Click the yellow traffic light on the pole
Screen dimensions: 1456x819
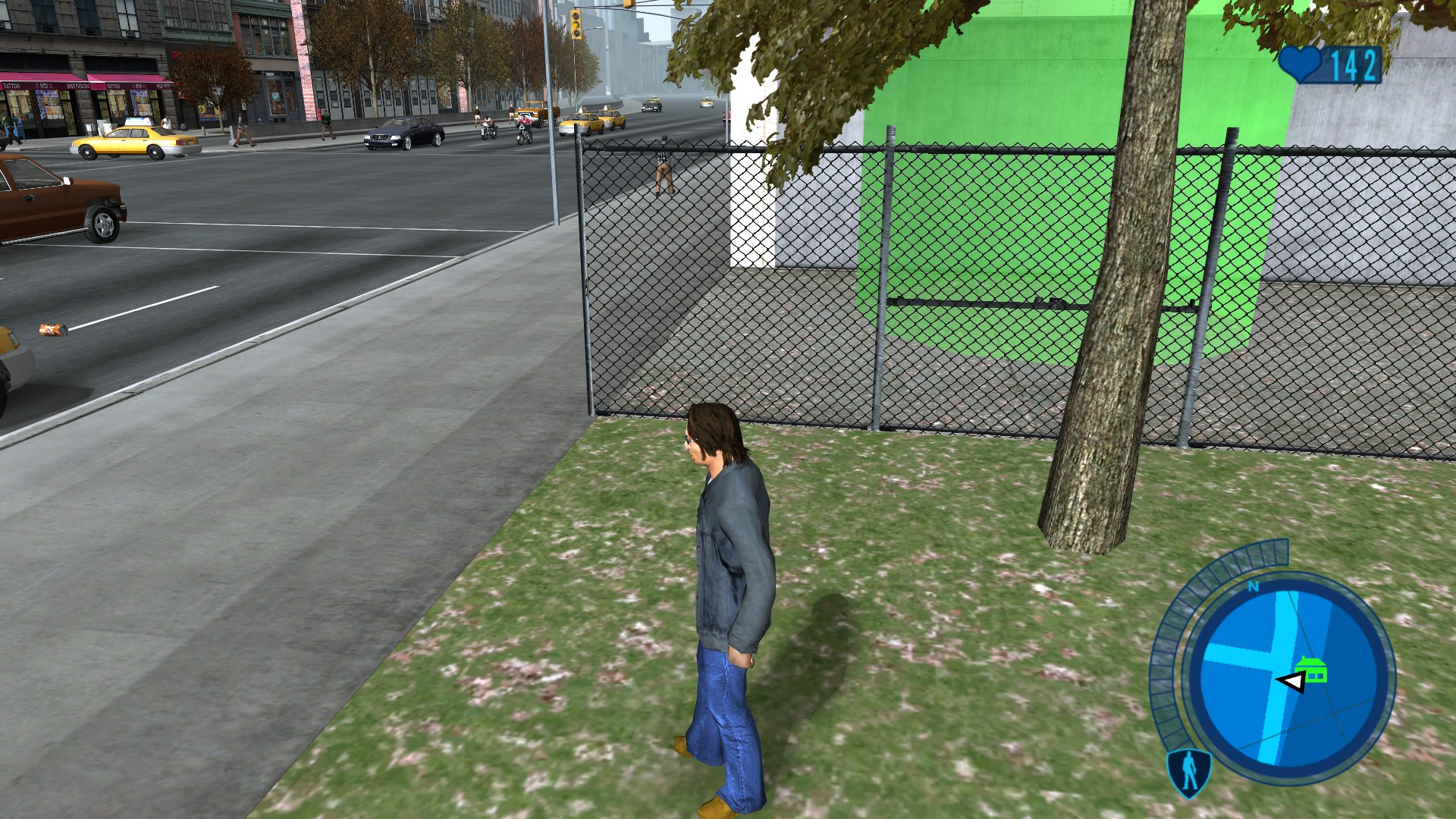pos(576,25)
